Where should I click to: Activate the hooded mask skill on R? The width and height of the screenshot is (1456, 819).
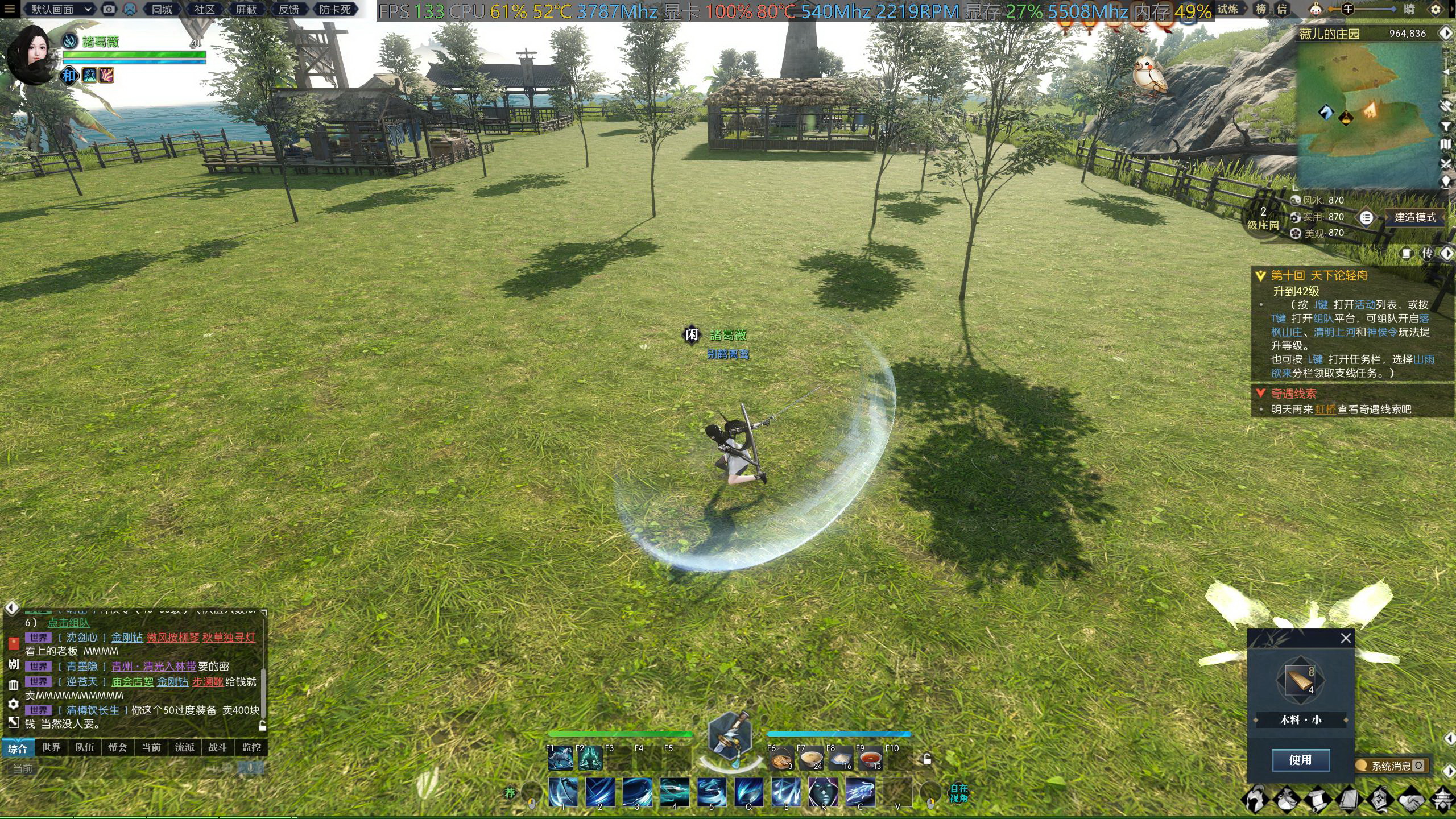click(x=822, y=792)
